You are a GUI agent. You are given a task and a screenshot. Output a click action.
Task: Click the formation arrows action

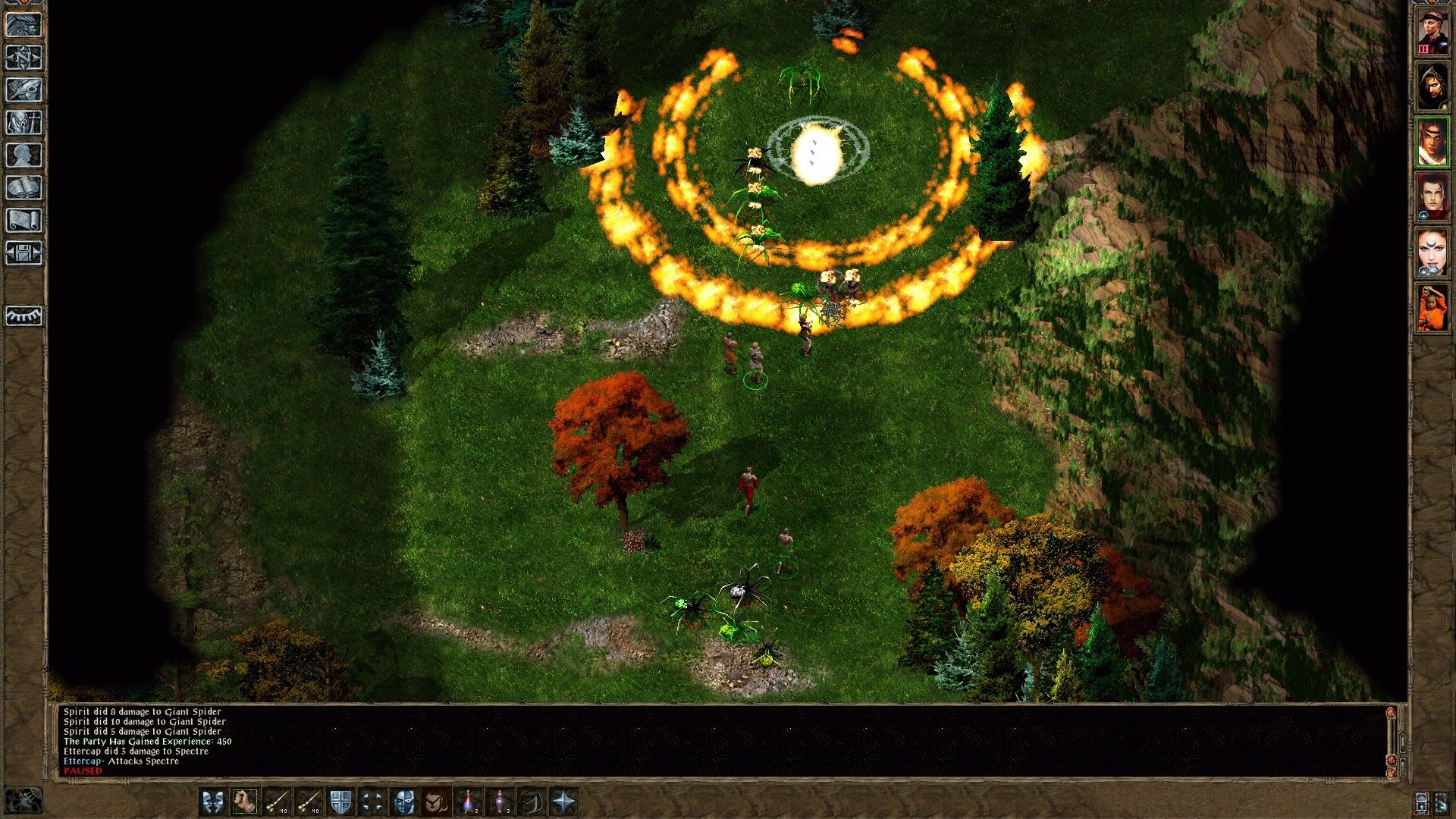(372, 800)
